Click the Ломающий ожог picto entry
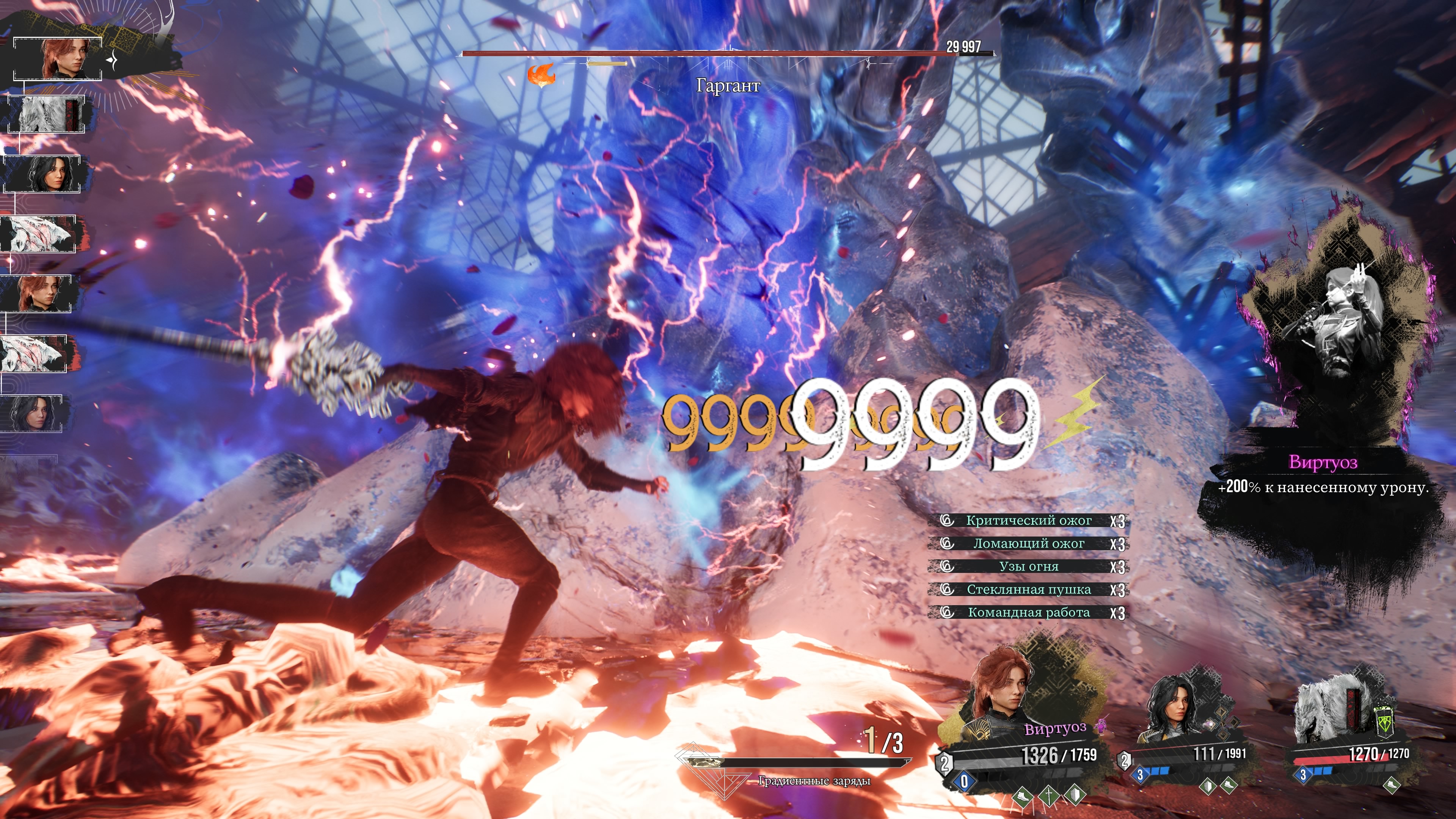The height and width of the screenshot is (819, 1456). 1028,544
